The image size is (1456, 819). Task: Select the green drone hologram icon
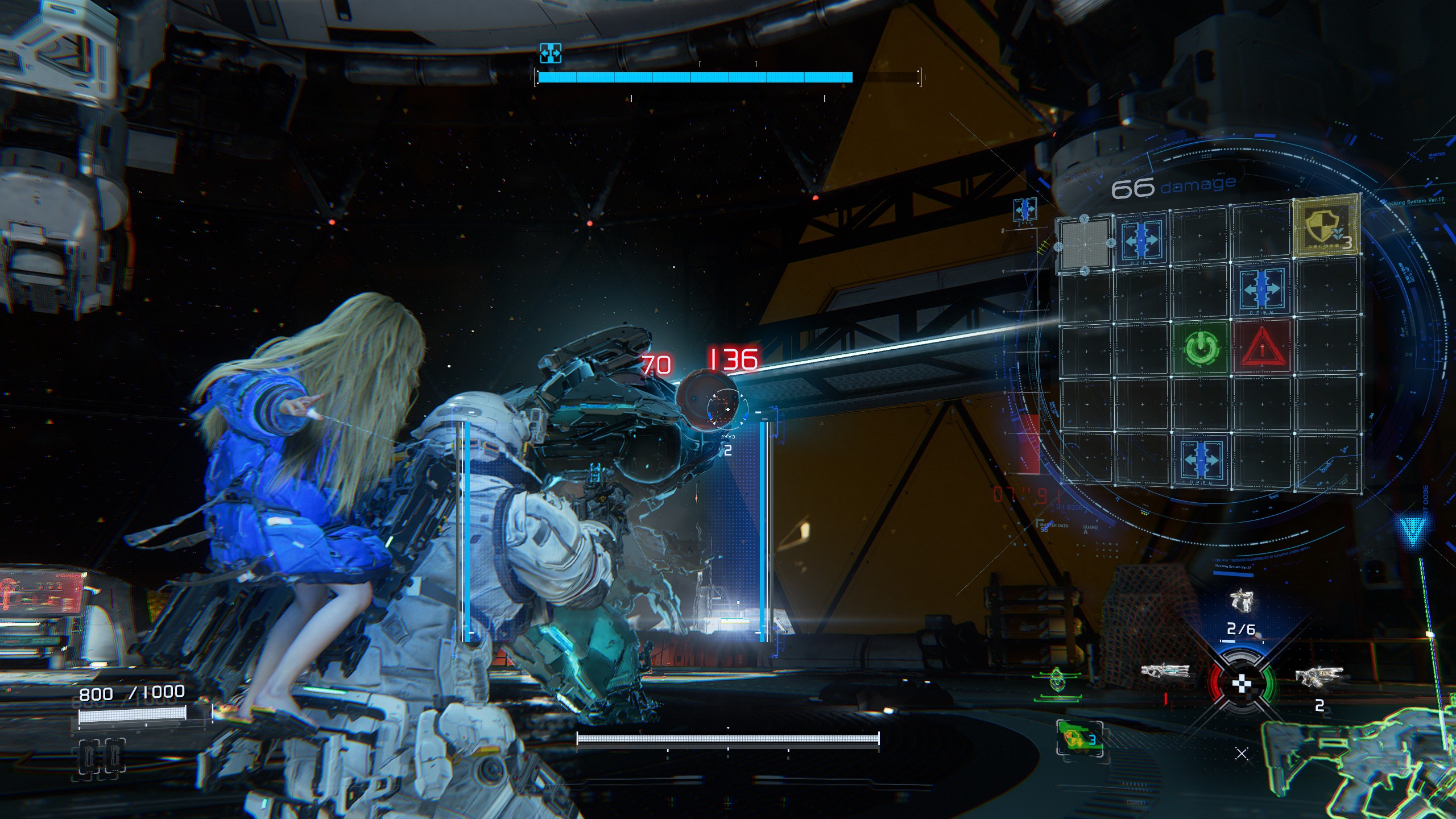pos(1057,681)
